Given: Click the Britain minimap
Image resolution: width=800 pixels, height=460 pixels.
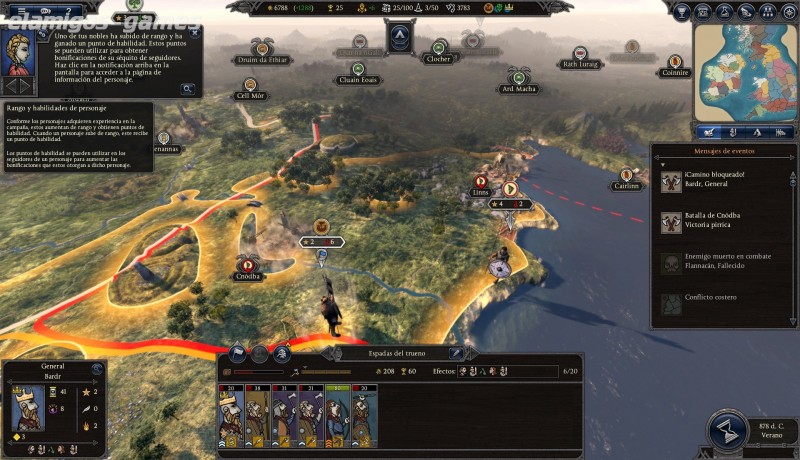Looking at the screenshot, I should pyautogui.click(x=746, y=72).
